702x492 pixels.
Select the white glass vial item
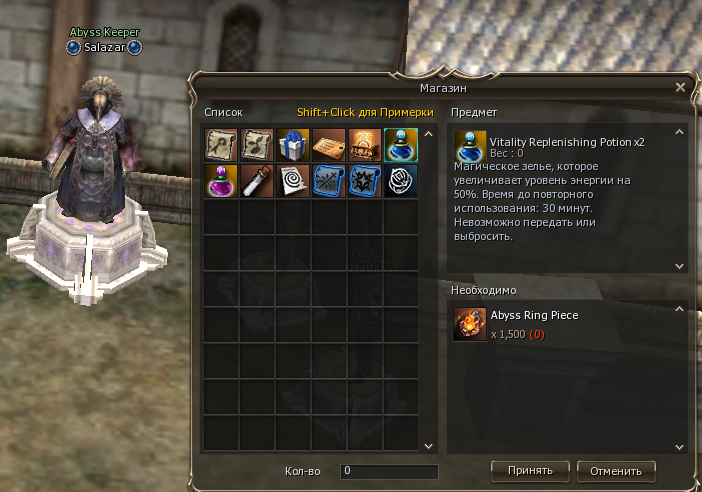click(x=257, y=182)
